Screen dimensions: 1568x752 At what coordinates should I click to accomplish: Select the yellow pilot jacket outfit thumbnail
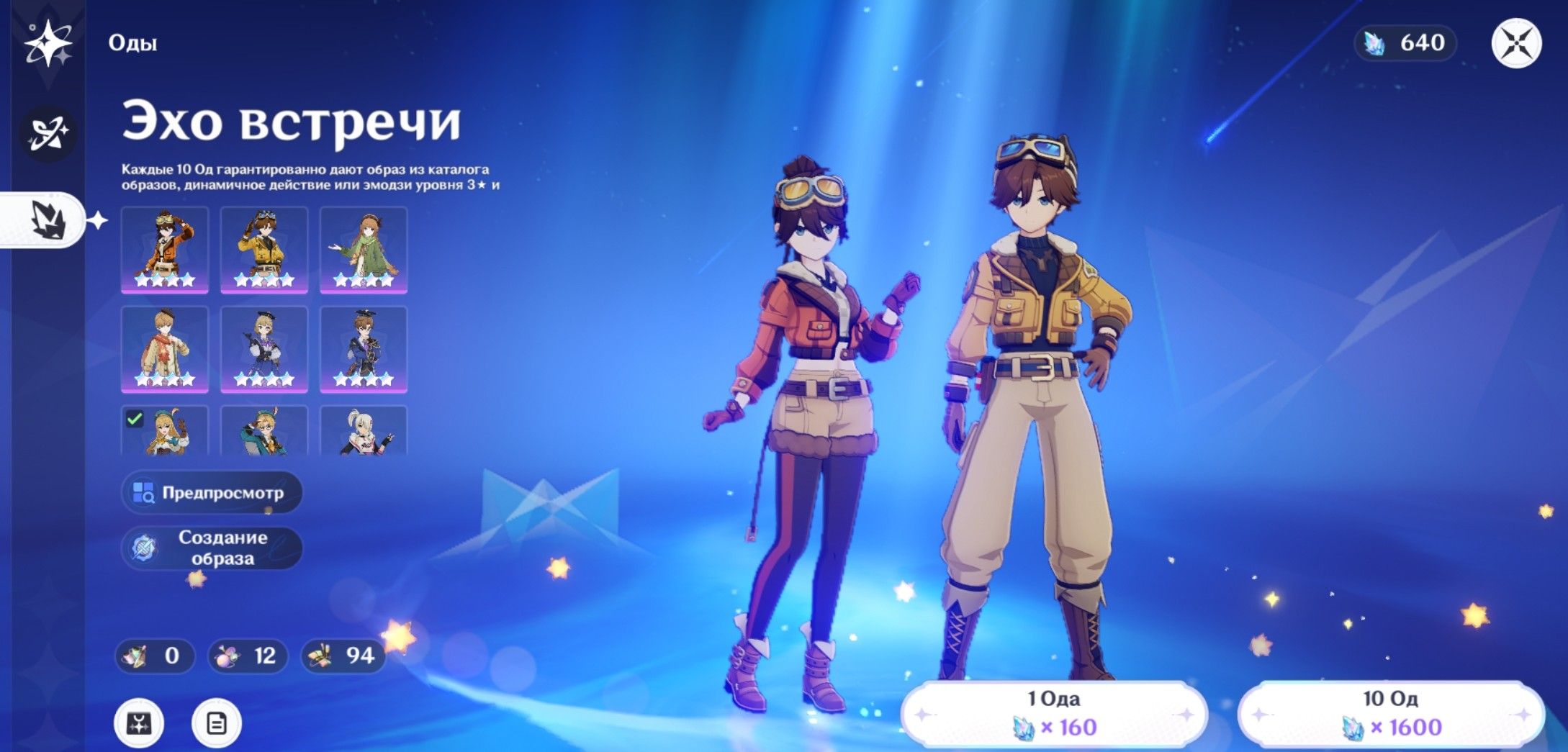click(x=264, y=250)
